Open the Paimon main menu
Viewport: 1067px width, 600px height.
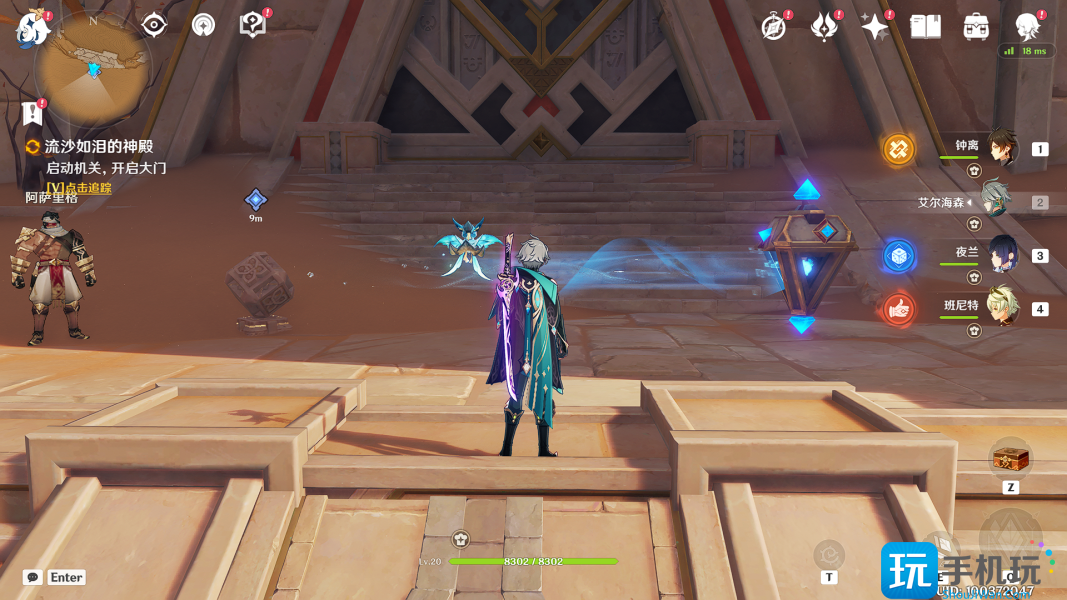tap(32, 28)
